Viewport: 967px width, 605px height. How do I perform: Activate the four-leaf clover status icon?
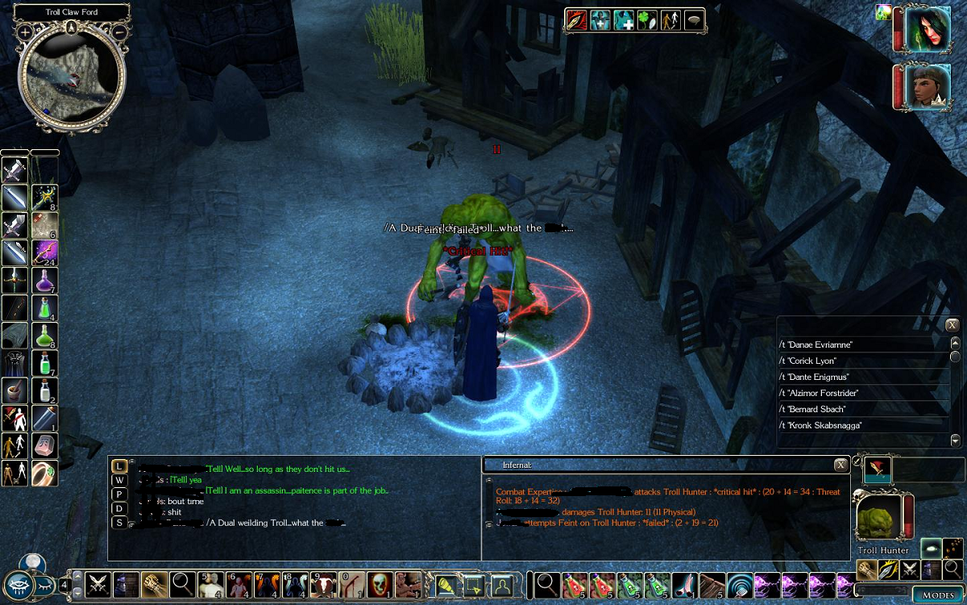646,19
